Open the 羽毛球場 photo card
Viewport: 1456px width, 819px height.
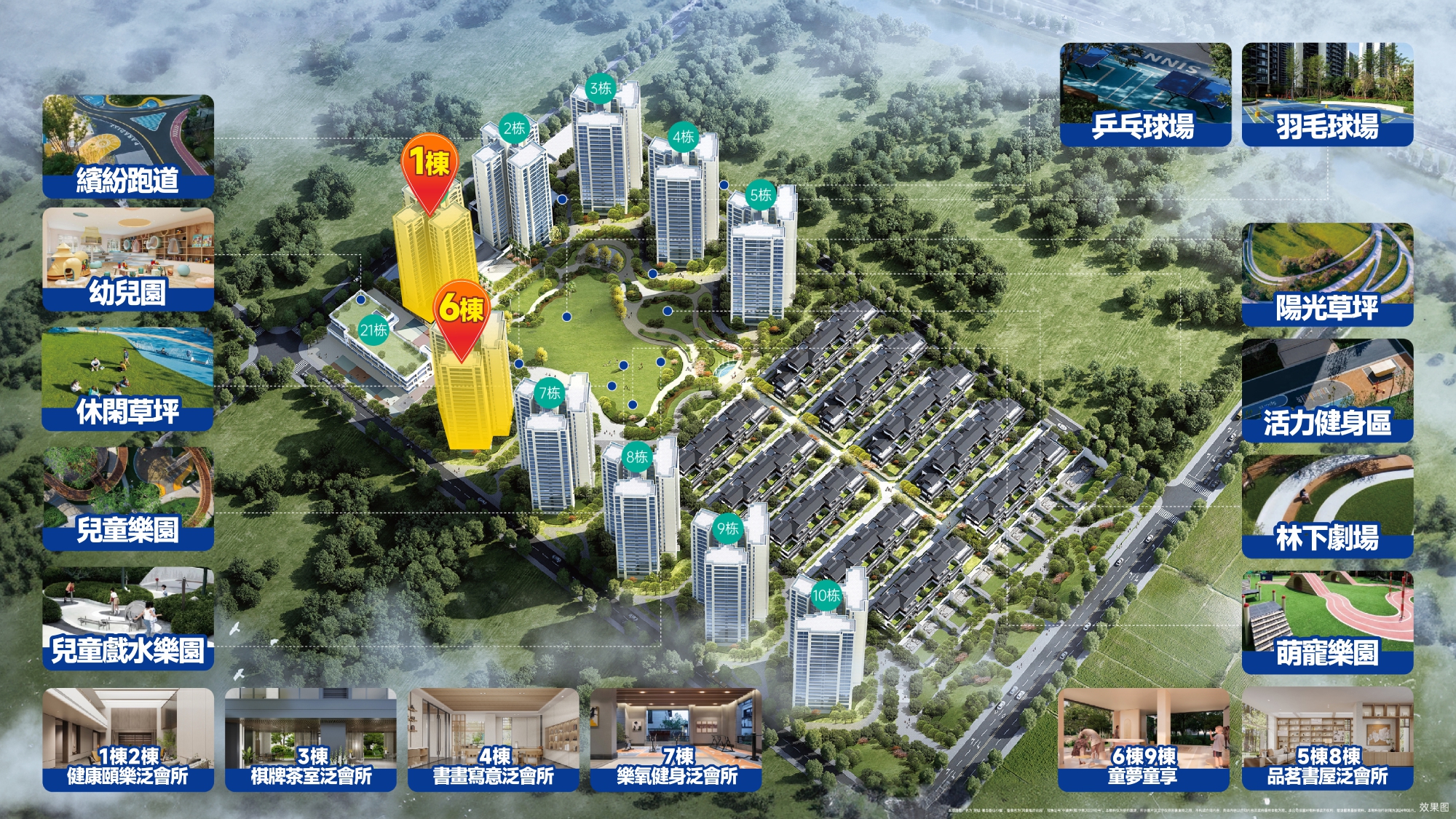coord(1327,95)
